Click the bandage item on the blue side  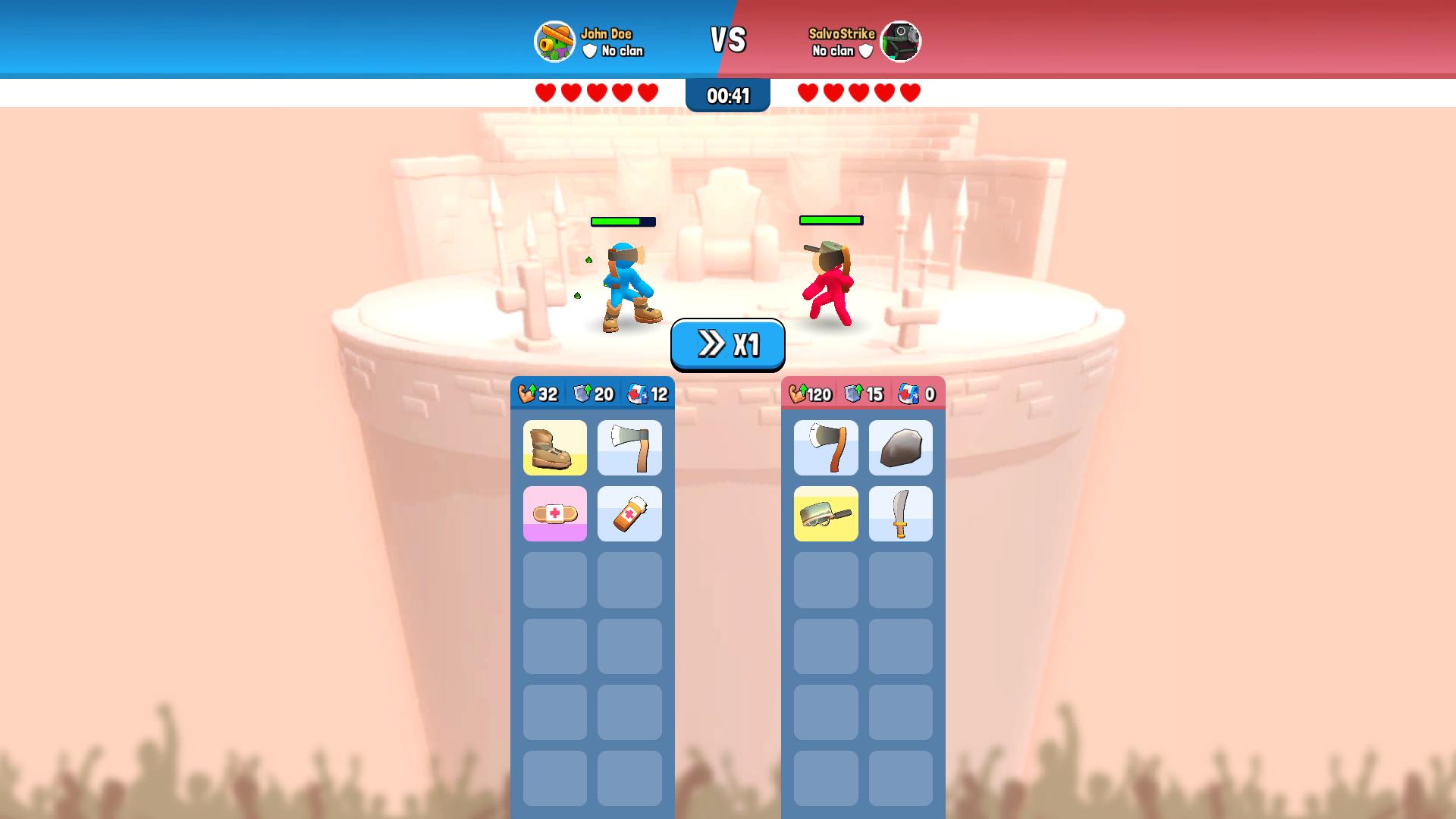554,513
